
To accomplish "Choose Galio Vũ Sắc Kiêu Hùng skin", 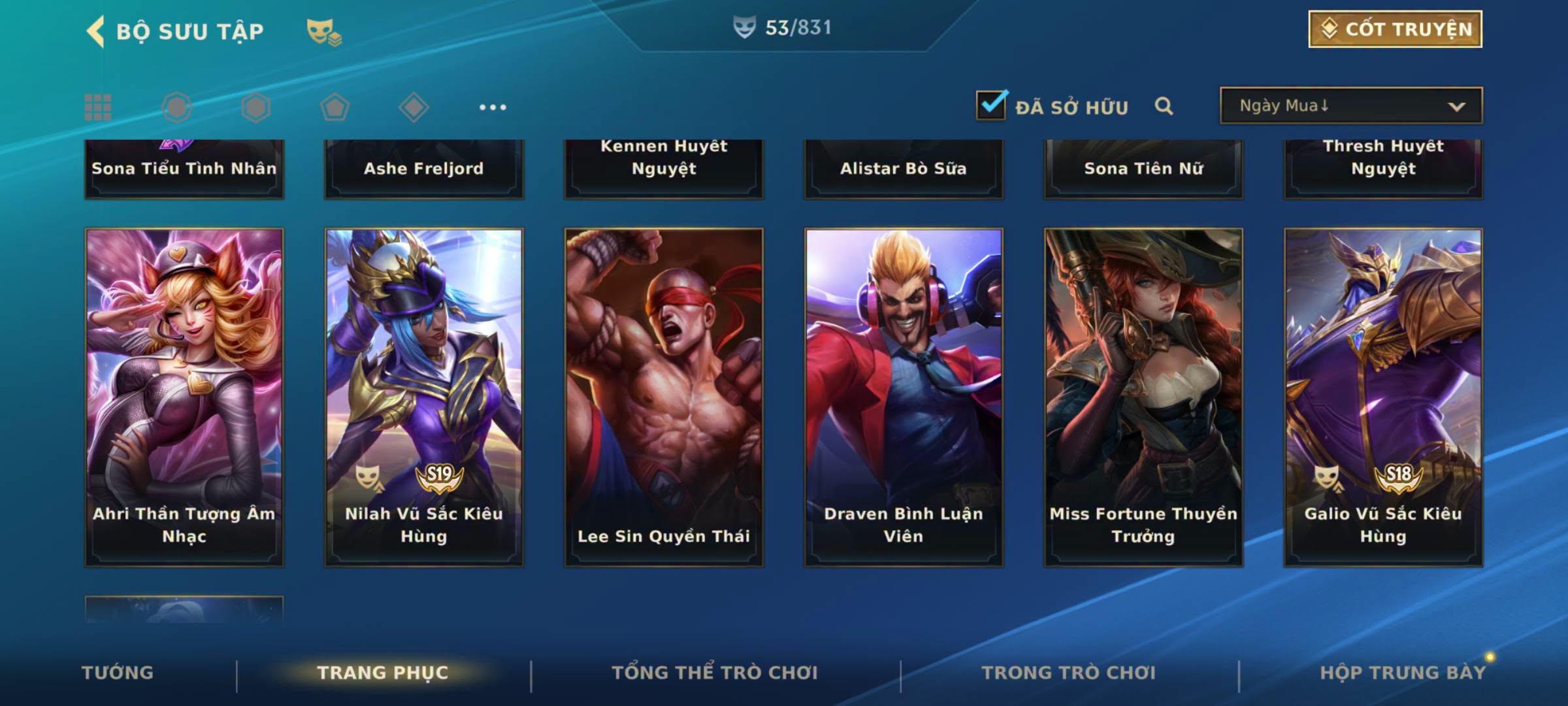I will pyautogui.click(x=1383, y=396).
